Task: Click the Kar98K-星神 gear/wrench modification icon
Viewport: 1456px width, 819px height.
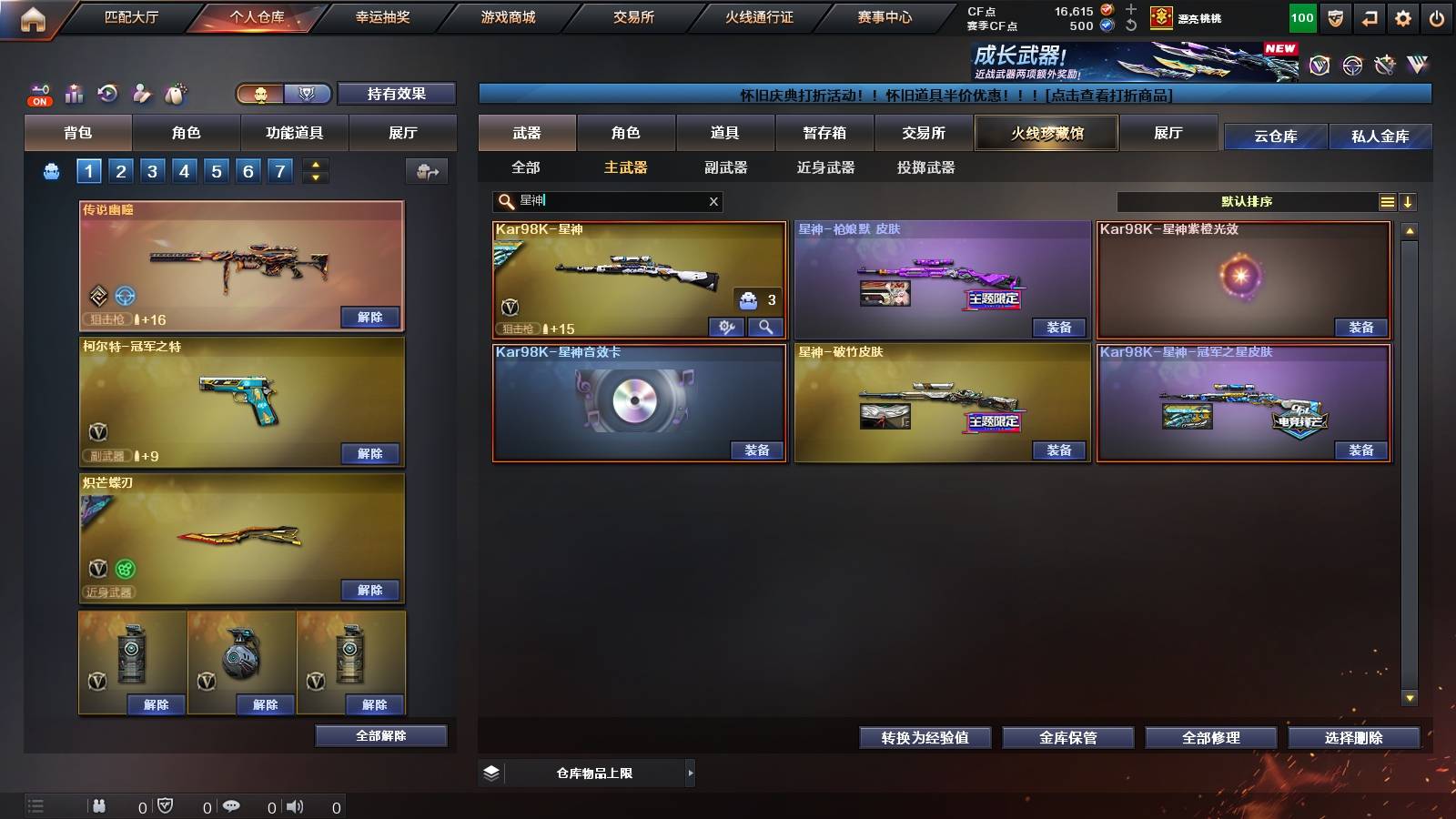Action: (x=726, y=327)
